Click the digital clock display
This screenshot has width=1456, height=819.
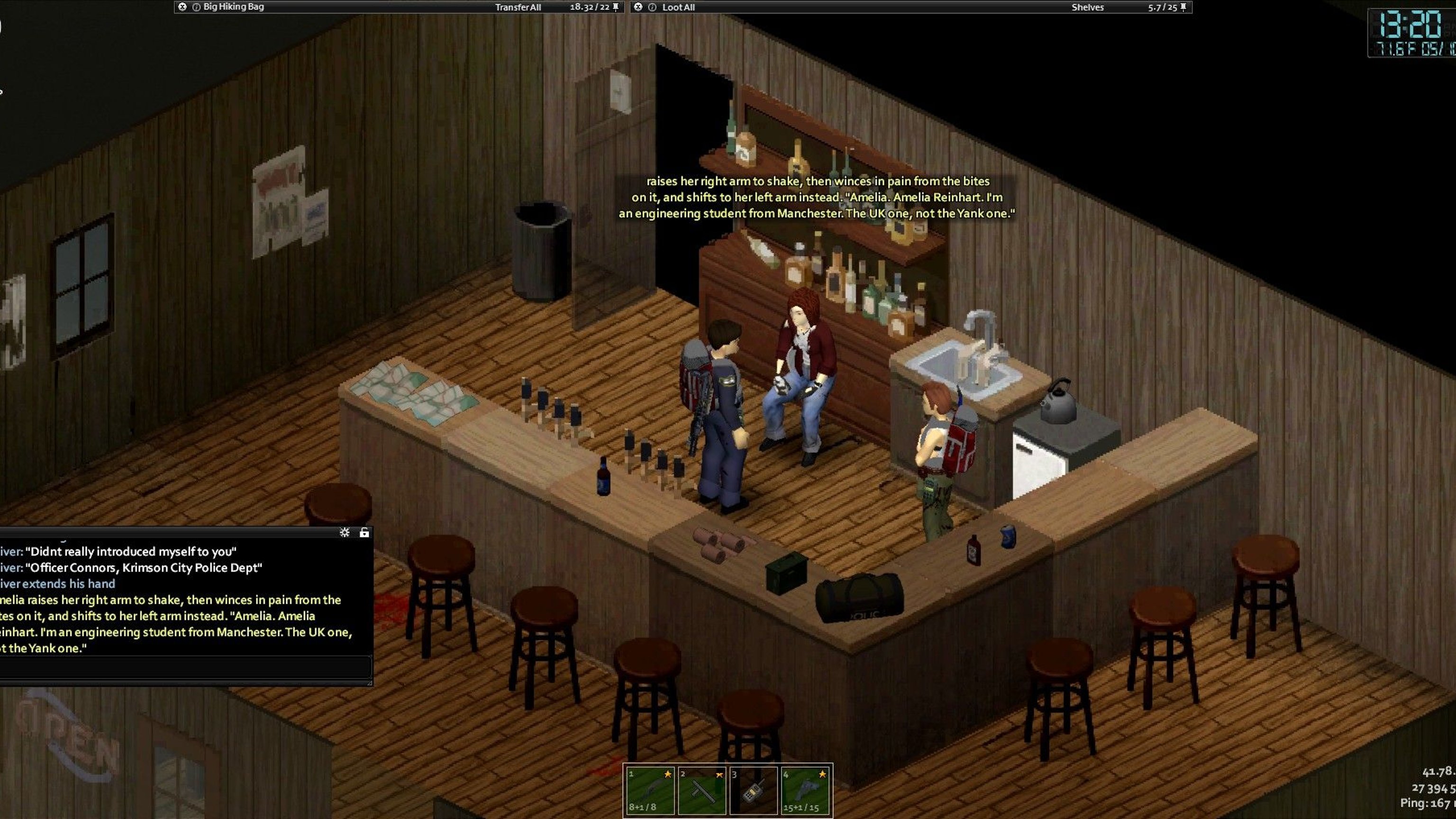1411,33
